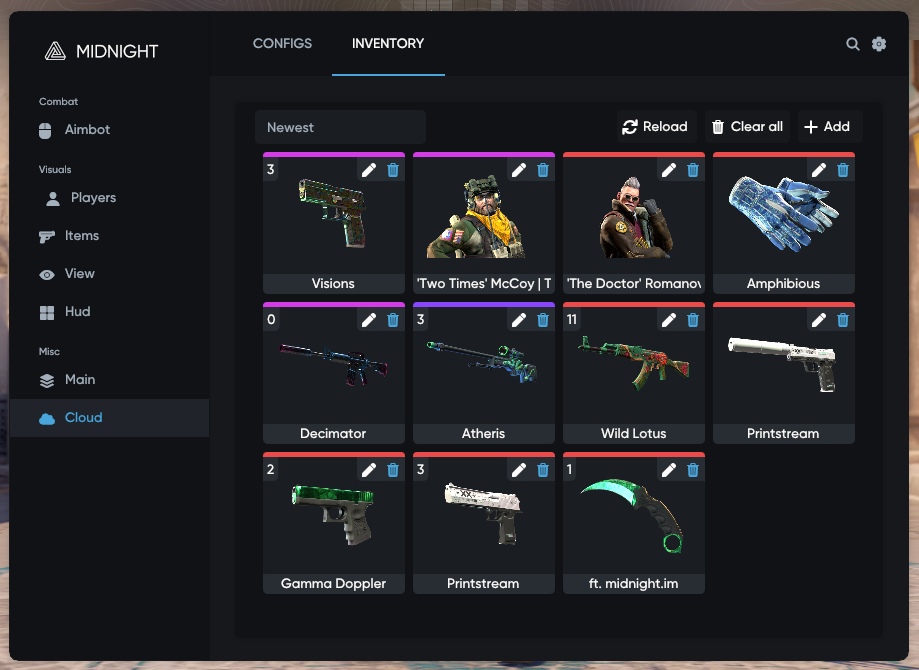Delete the Atheris sniper item

click(543, 320)
